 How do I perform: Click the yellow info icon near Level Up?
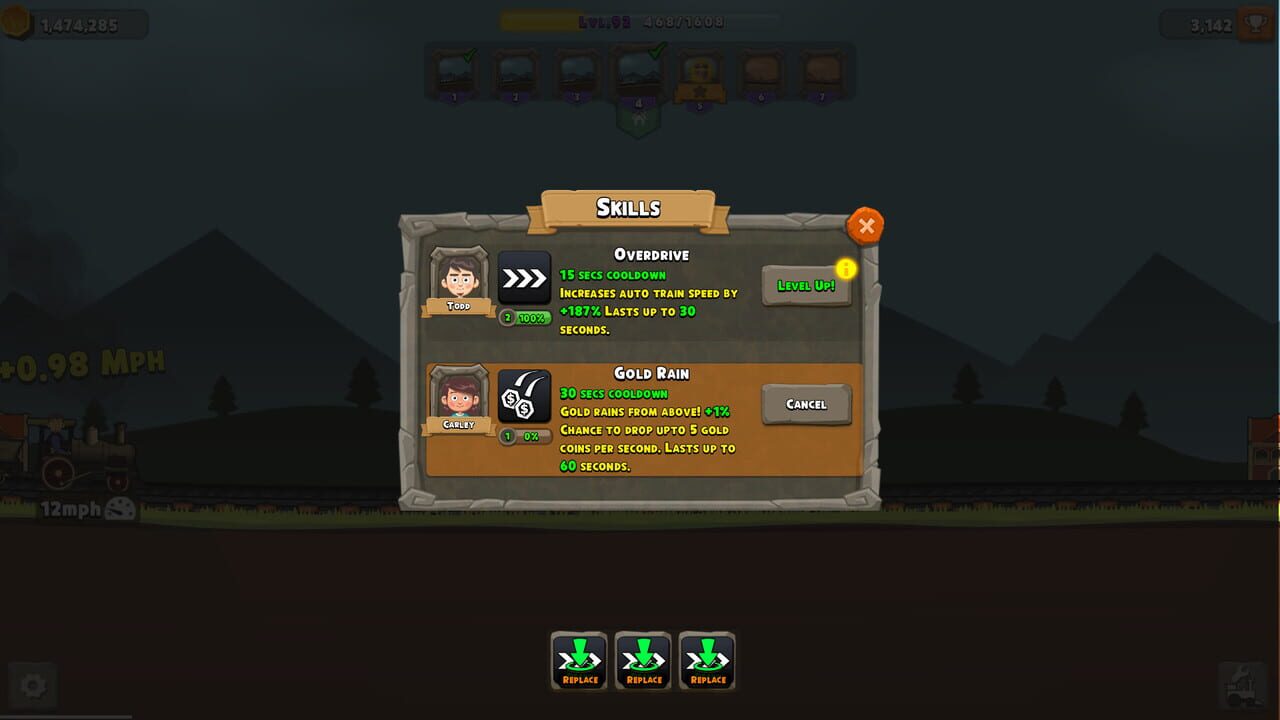(x=847, y=268)
